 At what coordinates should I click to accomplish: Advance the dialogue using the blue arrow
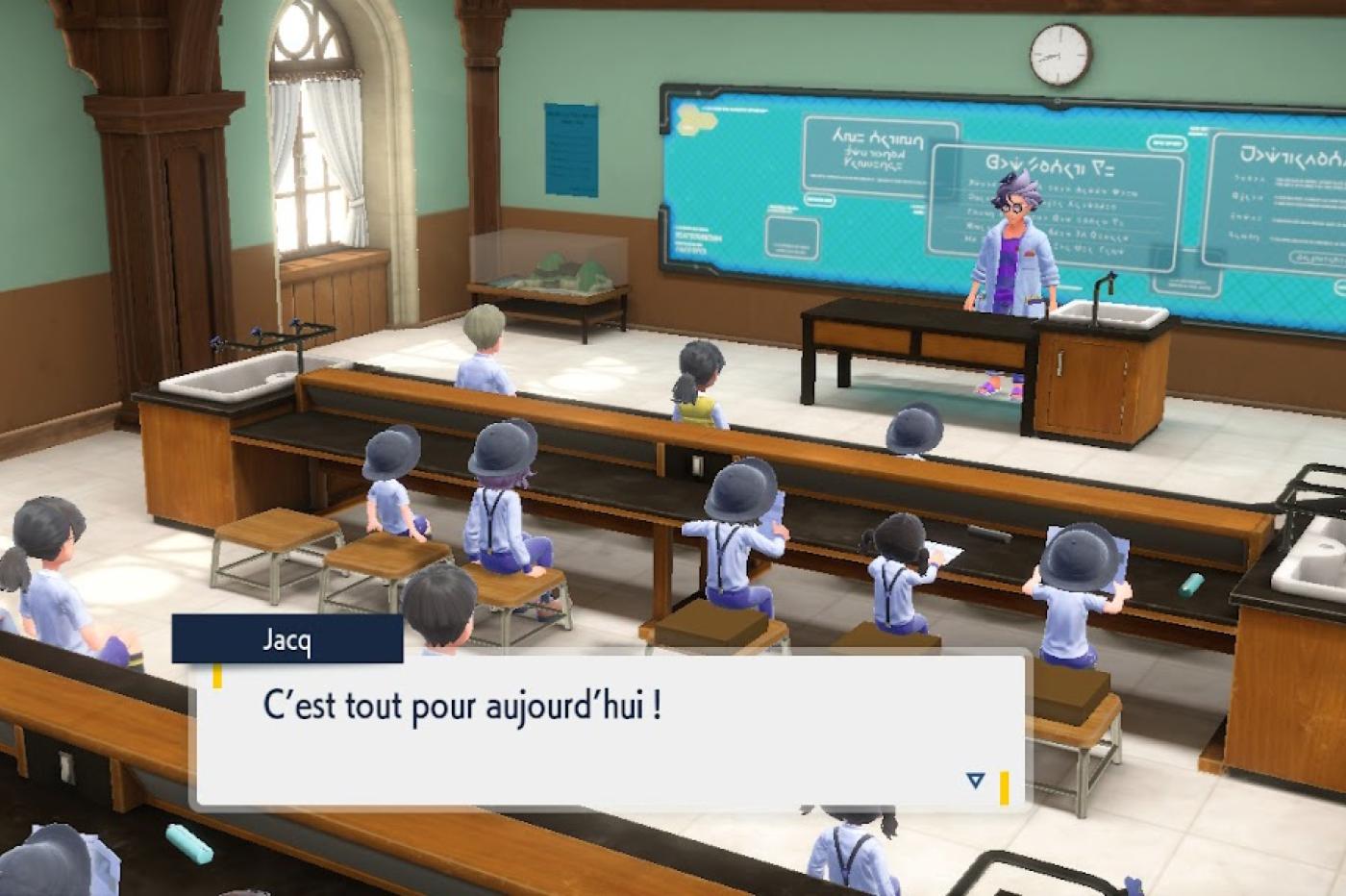tap(975, 780)
